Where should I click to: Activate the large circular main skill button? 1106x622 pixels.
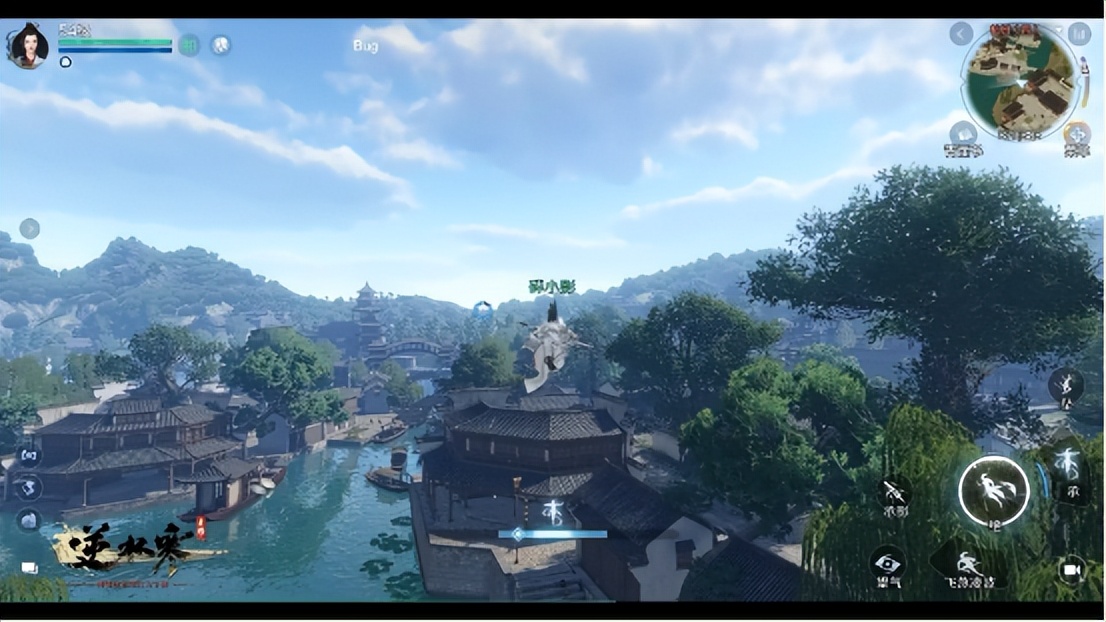coord(993,490)
